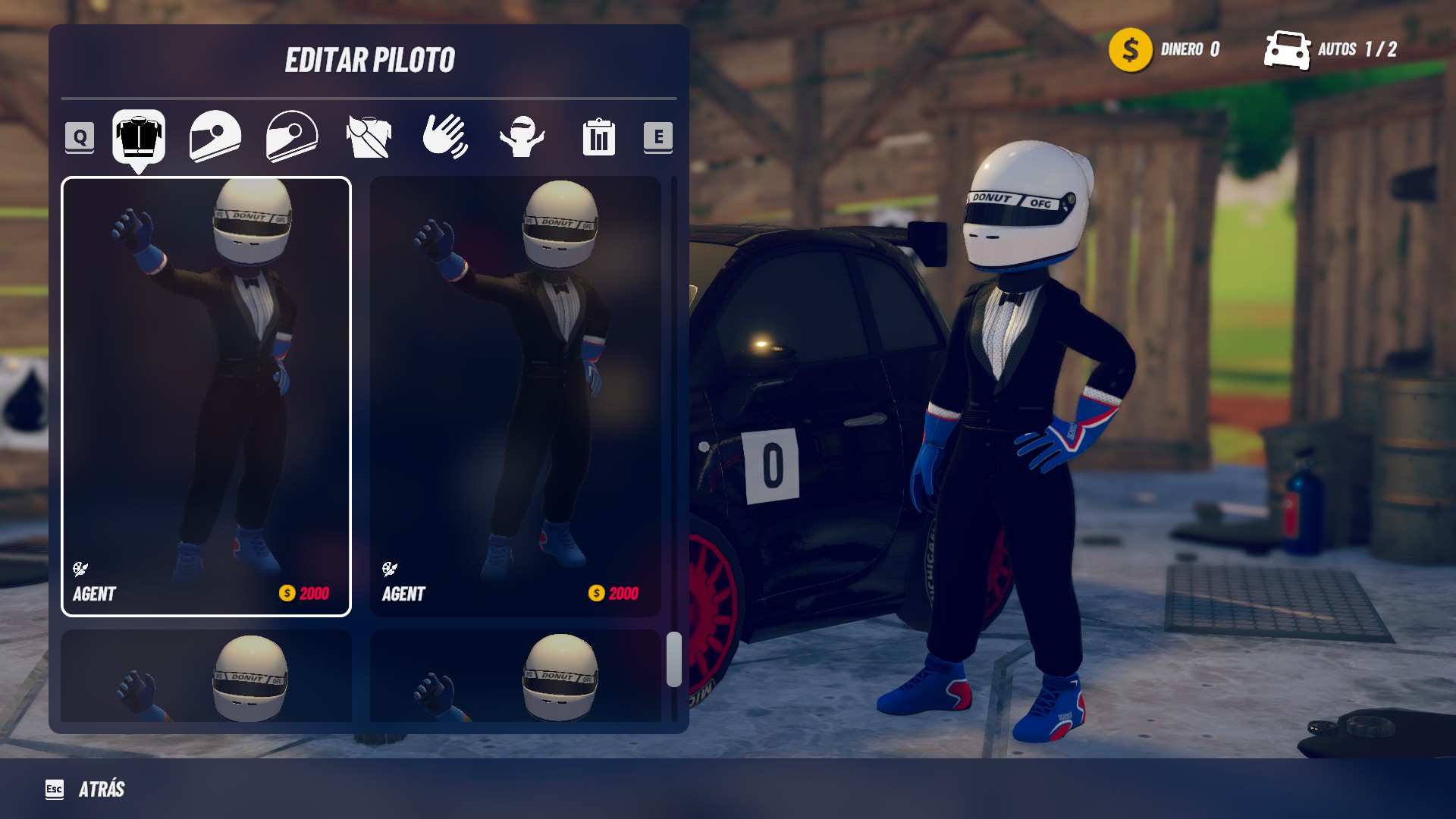Open the shirt and paintbrush tab

point(369,136)
